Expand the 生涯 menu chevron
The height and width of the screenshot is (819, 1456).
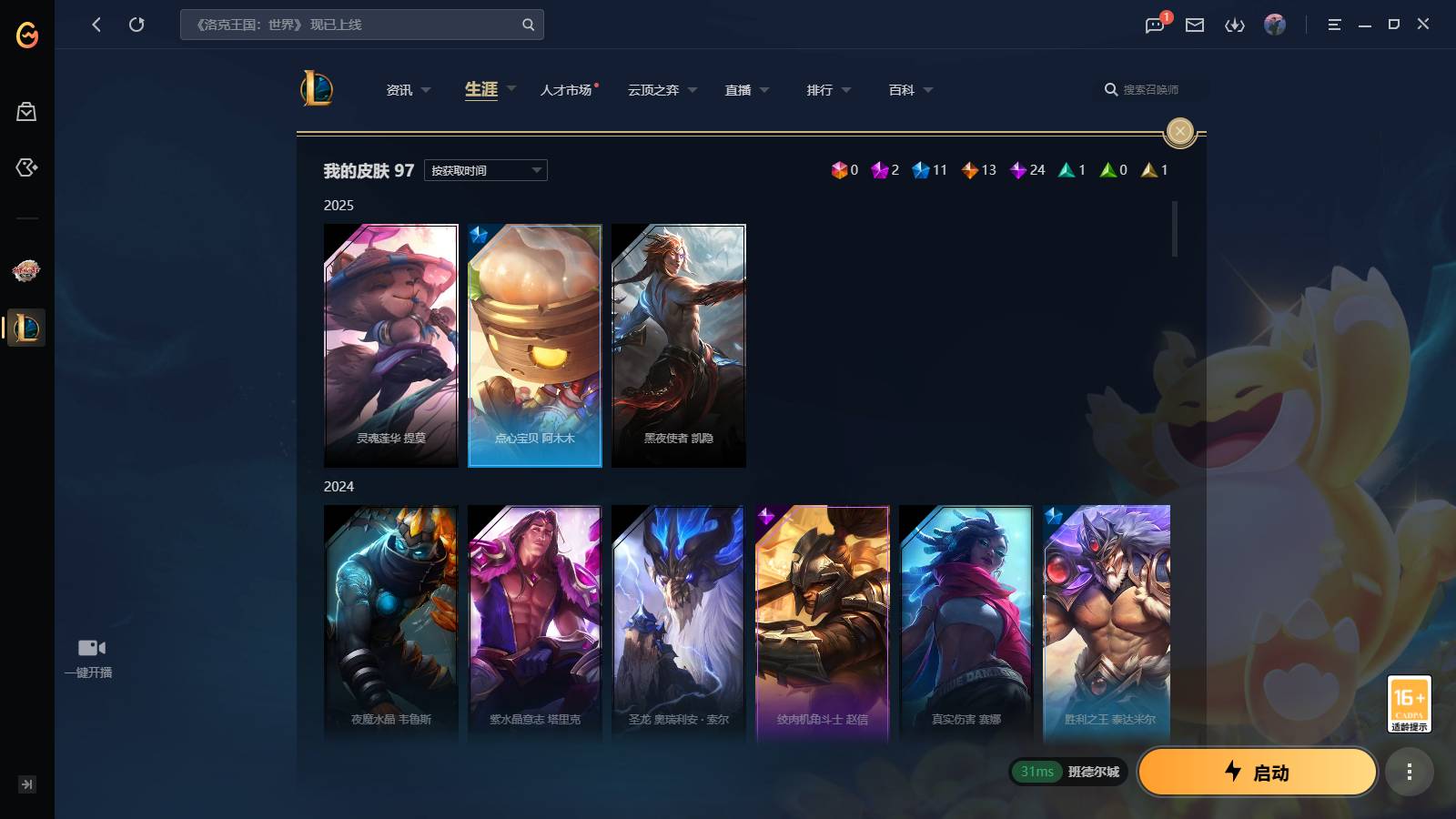click(511, 90)
